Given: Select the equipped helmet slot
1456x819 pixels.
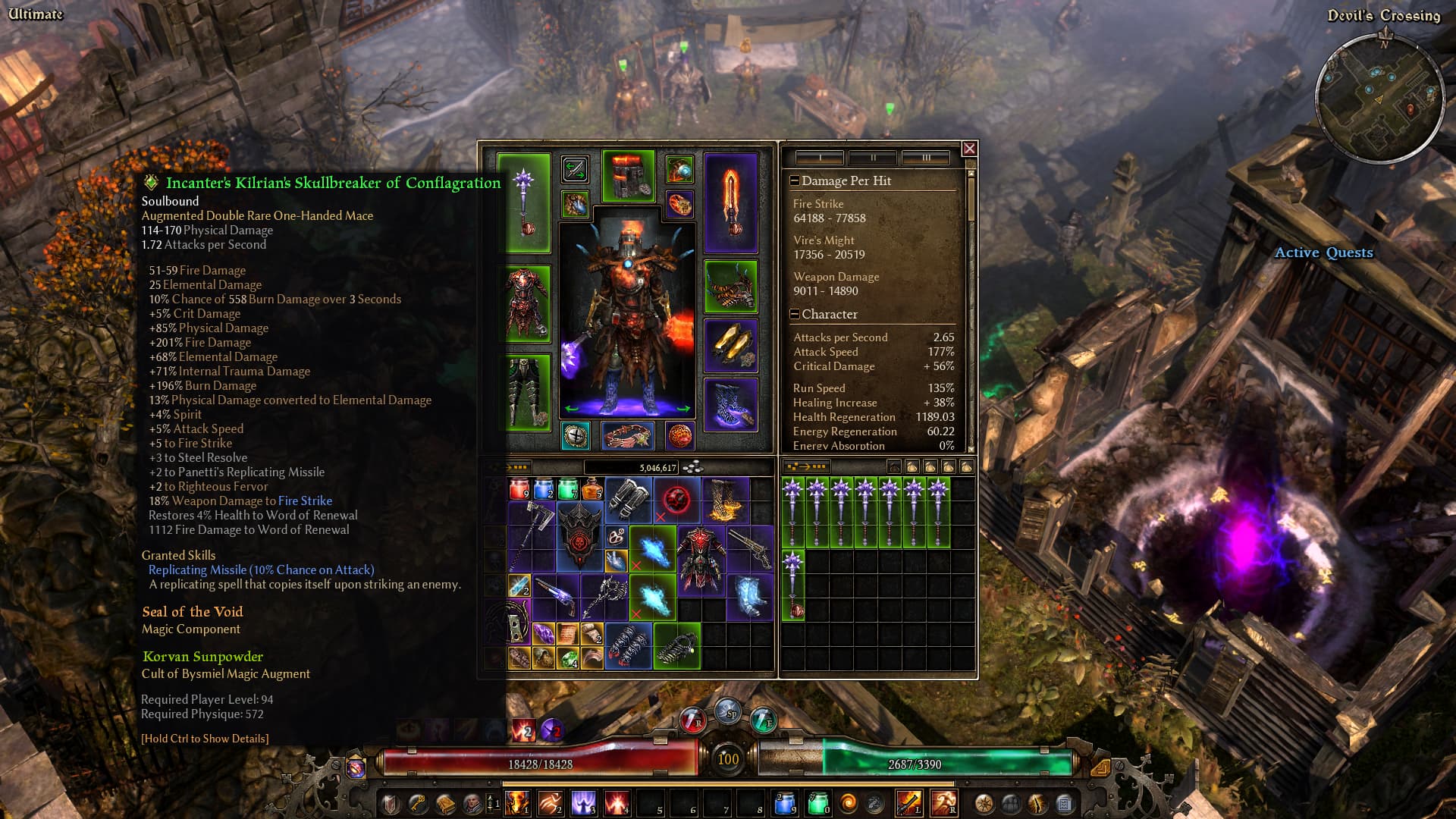Looking at the screenshot, I should point(628,176).
